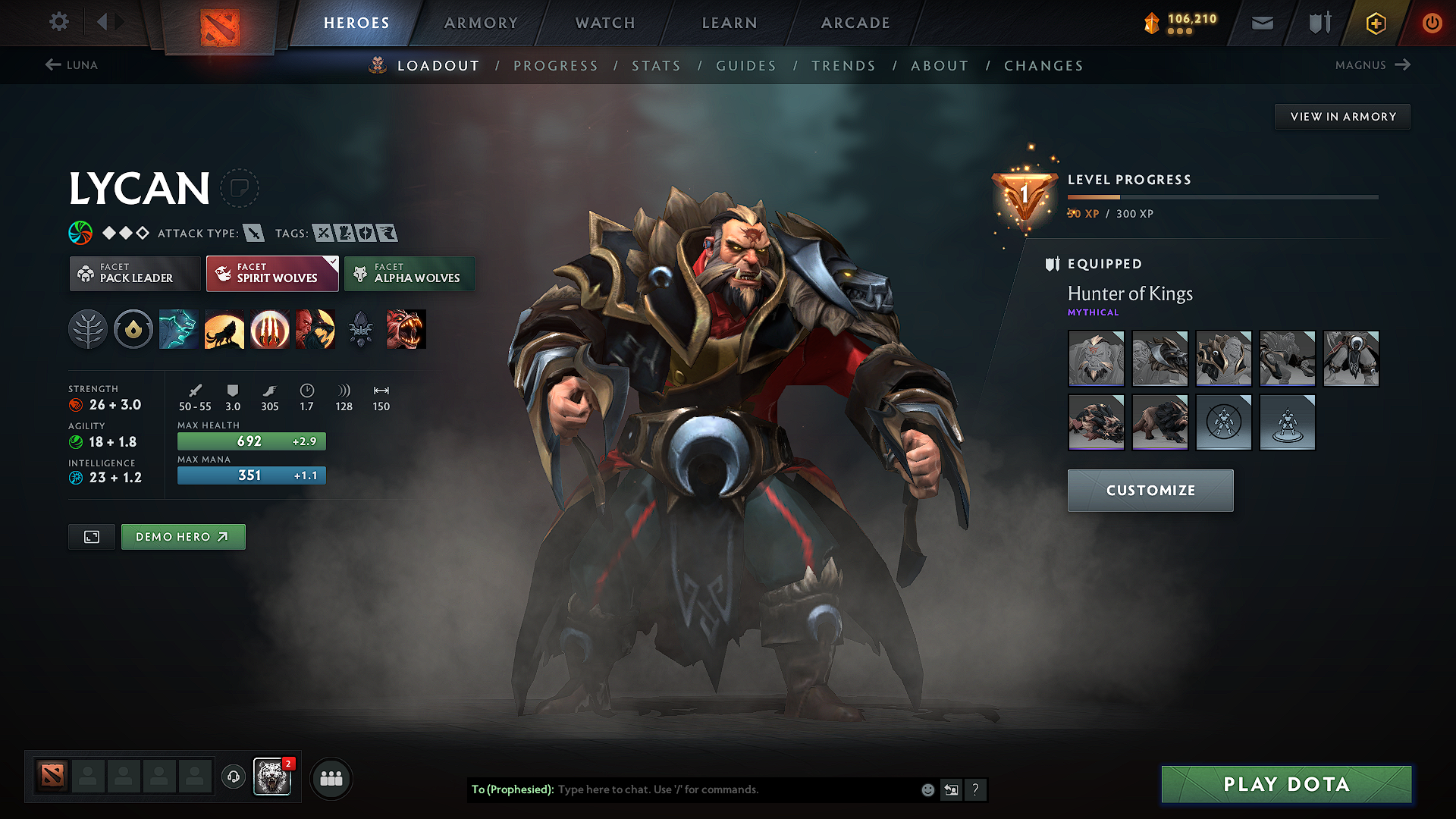
Task: Select the Howl ability icon
Action: coord(224,329)
